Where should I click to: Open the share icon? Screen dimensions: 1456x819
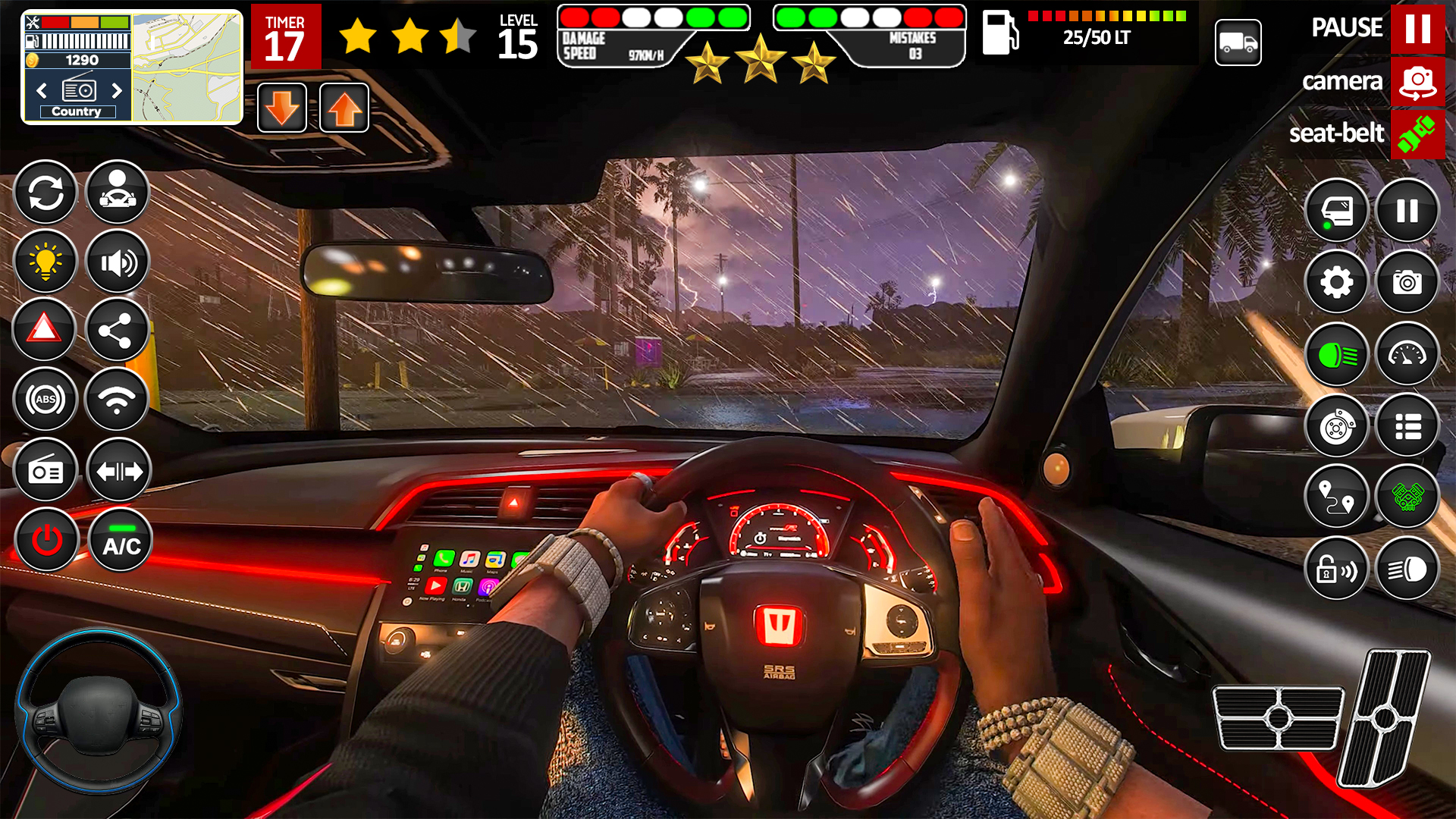pos(116,330)
